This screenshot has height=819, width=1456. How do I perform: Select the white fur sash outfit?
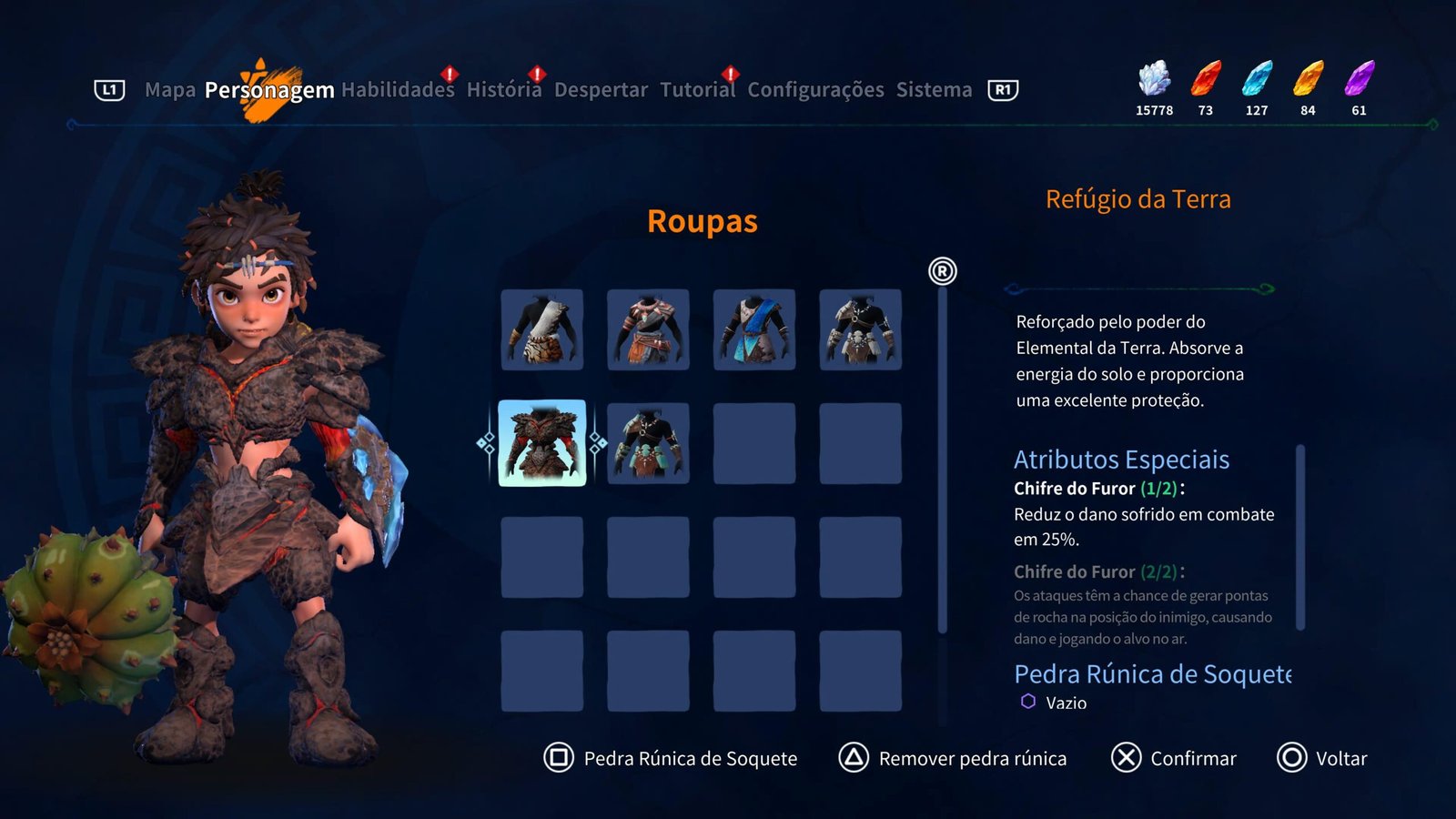(542, 329)
